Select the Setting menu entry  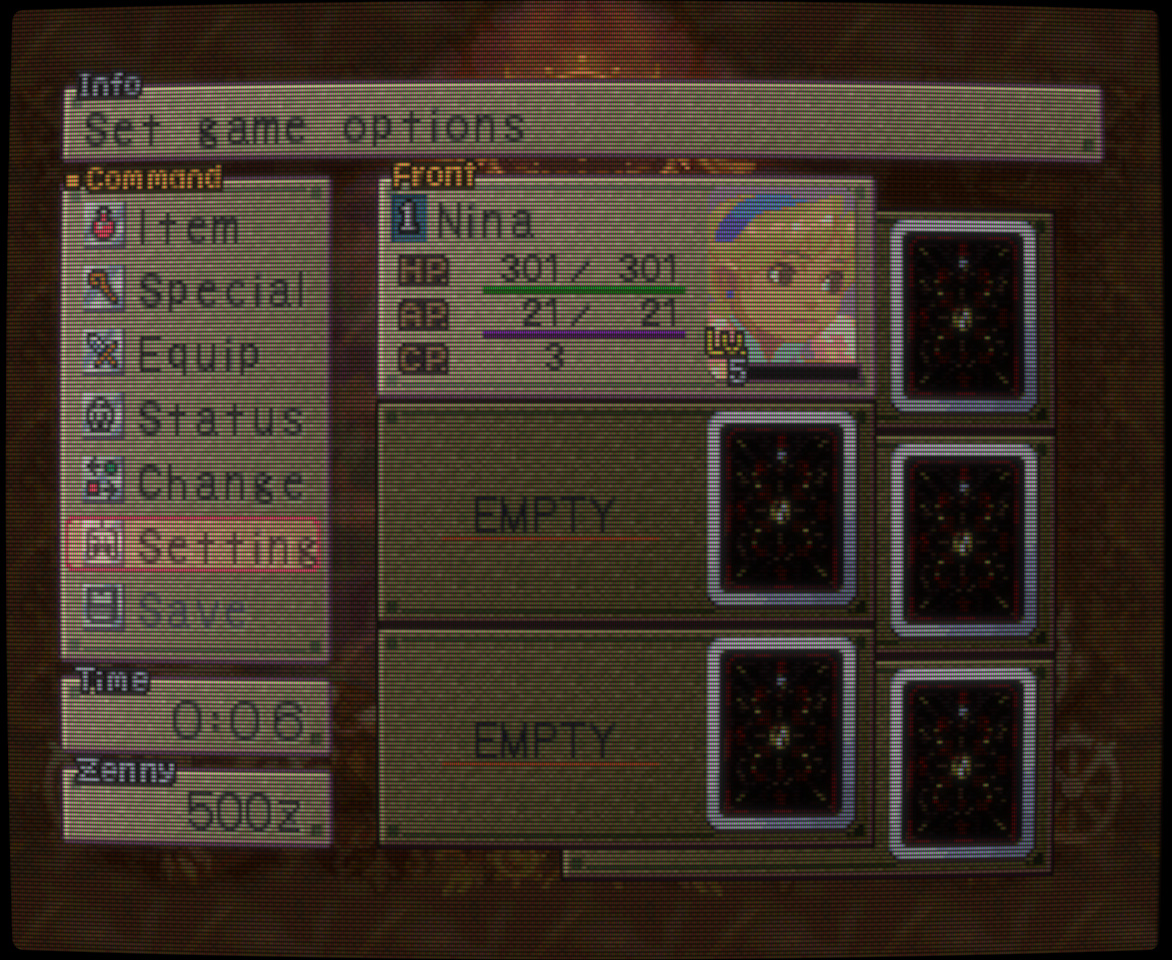[x=194, y=546]
